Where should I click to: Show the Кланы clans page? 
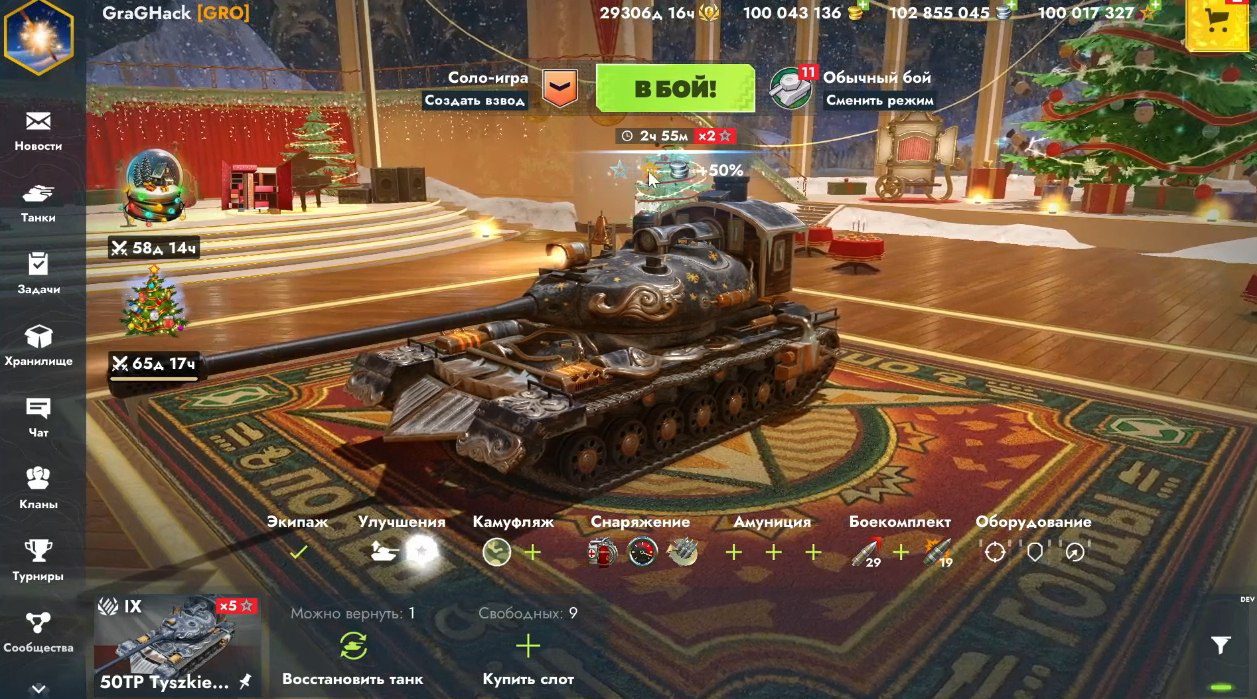(38, 489)
